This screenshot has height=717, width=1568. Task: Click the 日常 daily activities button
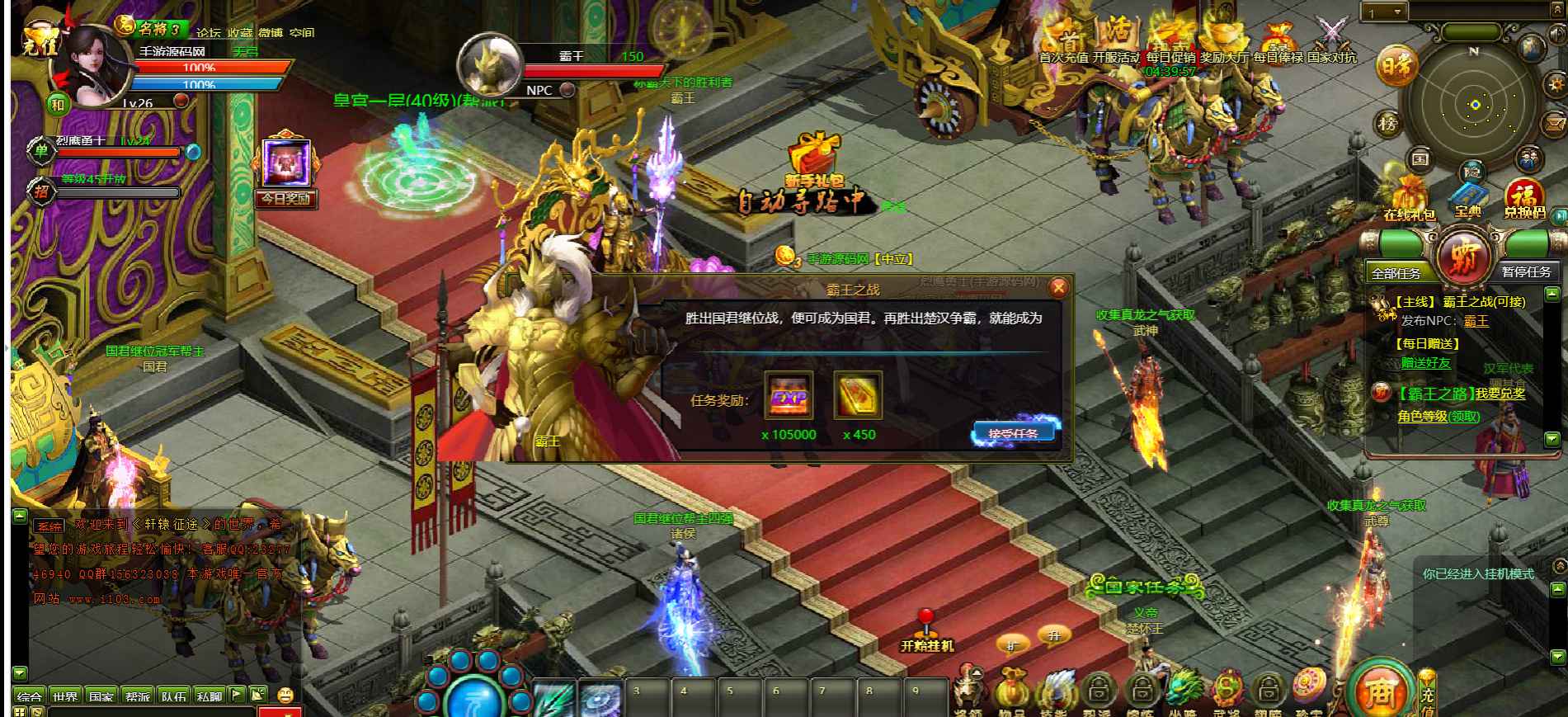(x=1395, y=68)
